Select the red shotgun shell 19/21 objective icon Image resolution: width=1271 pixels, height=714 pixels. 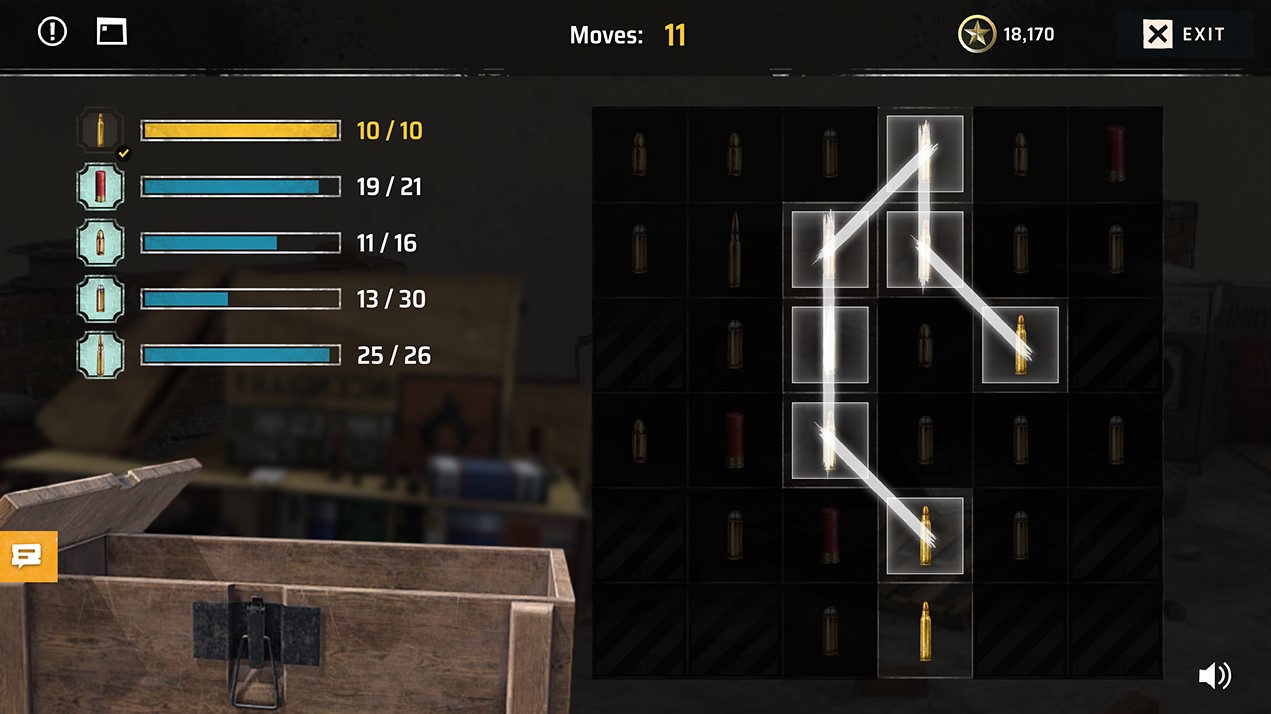click(x=100, y=186)
